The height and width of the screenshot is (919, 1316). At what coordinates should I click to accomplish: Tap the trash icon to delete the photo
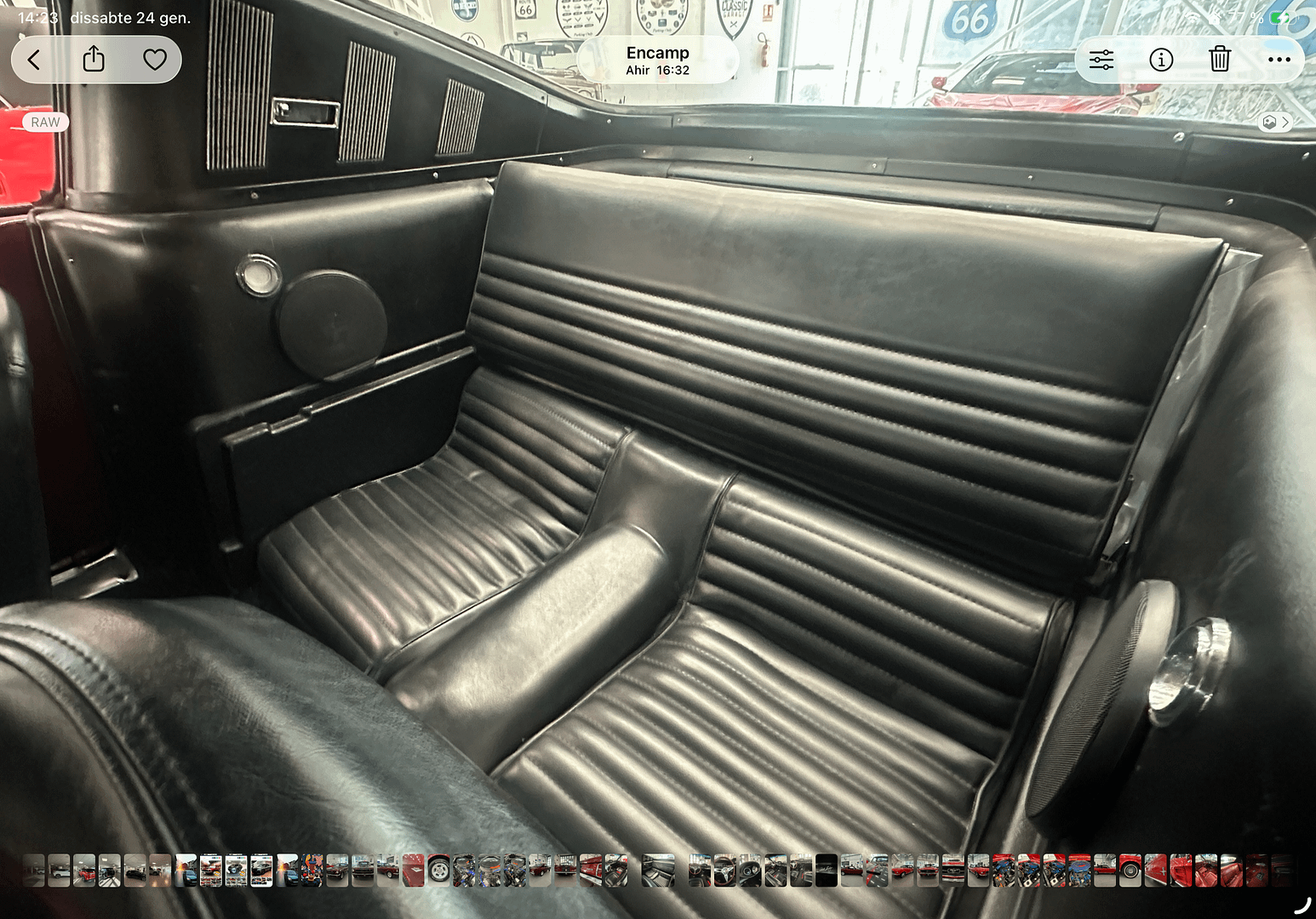(x=1220, y=60)
